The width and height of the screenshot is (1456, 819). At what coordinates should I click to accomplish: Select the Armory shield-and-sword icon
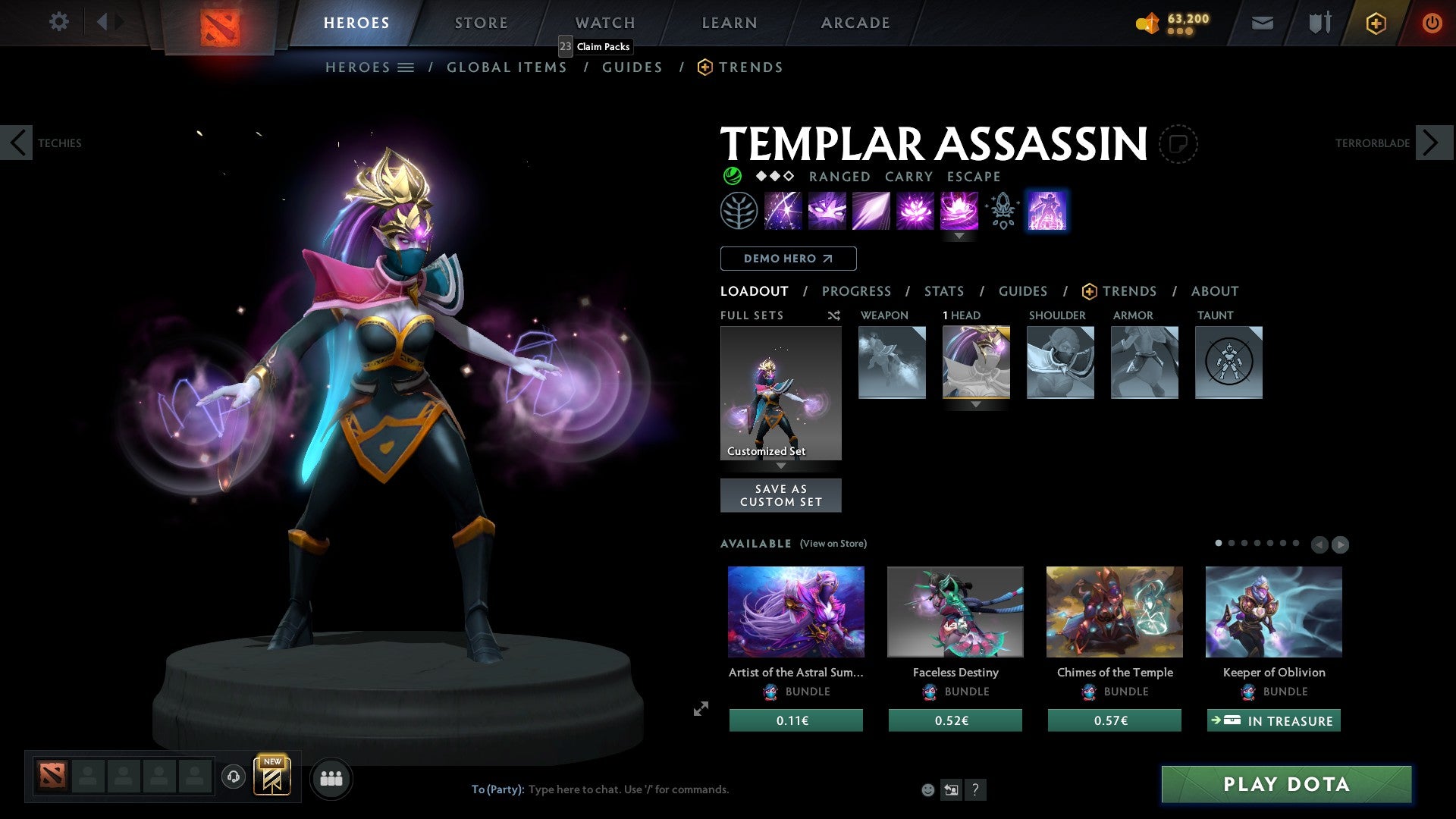coord(1319,23)
